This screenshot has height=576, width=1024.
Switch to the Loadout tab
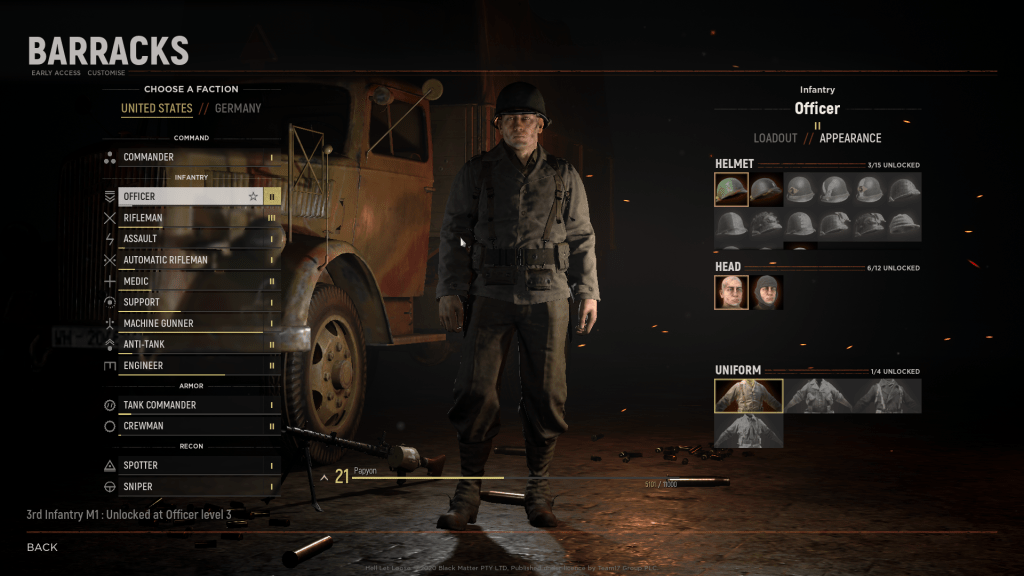[775, 138]
